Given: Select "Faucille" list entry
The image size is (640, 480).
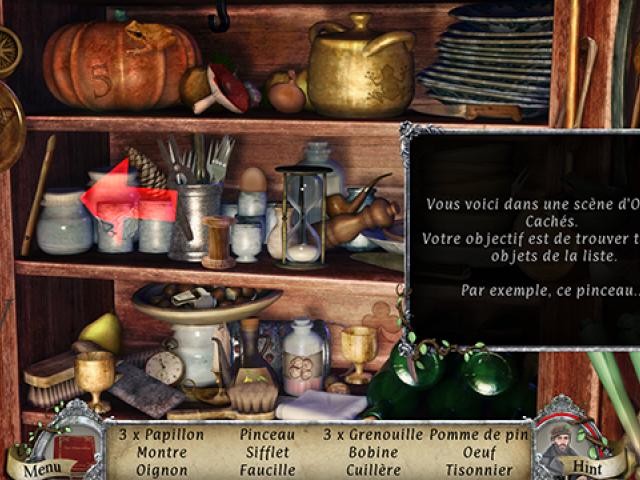Looking at the screenshot, I should point(267,469).
